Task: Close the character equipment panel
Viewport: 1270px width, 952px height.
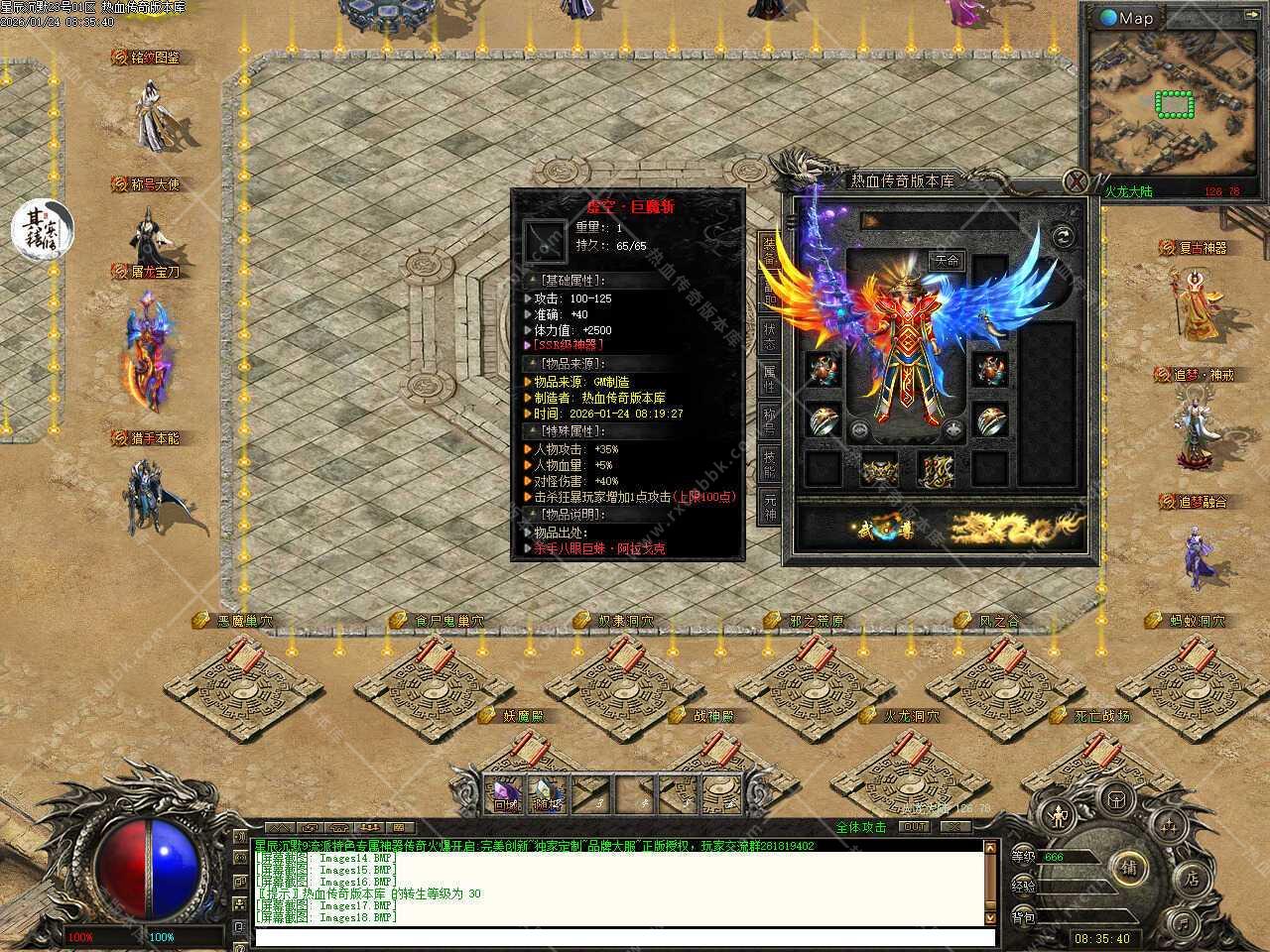Action: (x=1077, y=181)
